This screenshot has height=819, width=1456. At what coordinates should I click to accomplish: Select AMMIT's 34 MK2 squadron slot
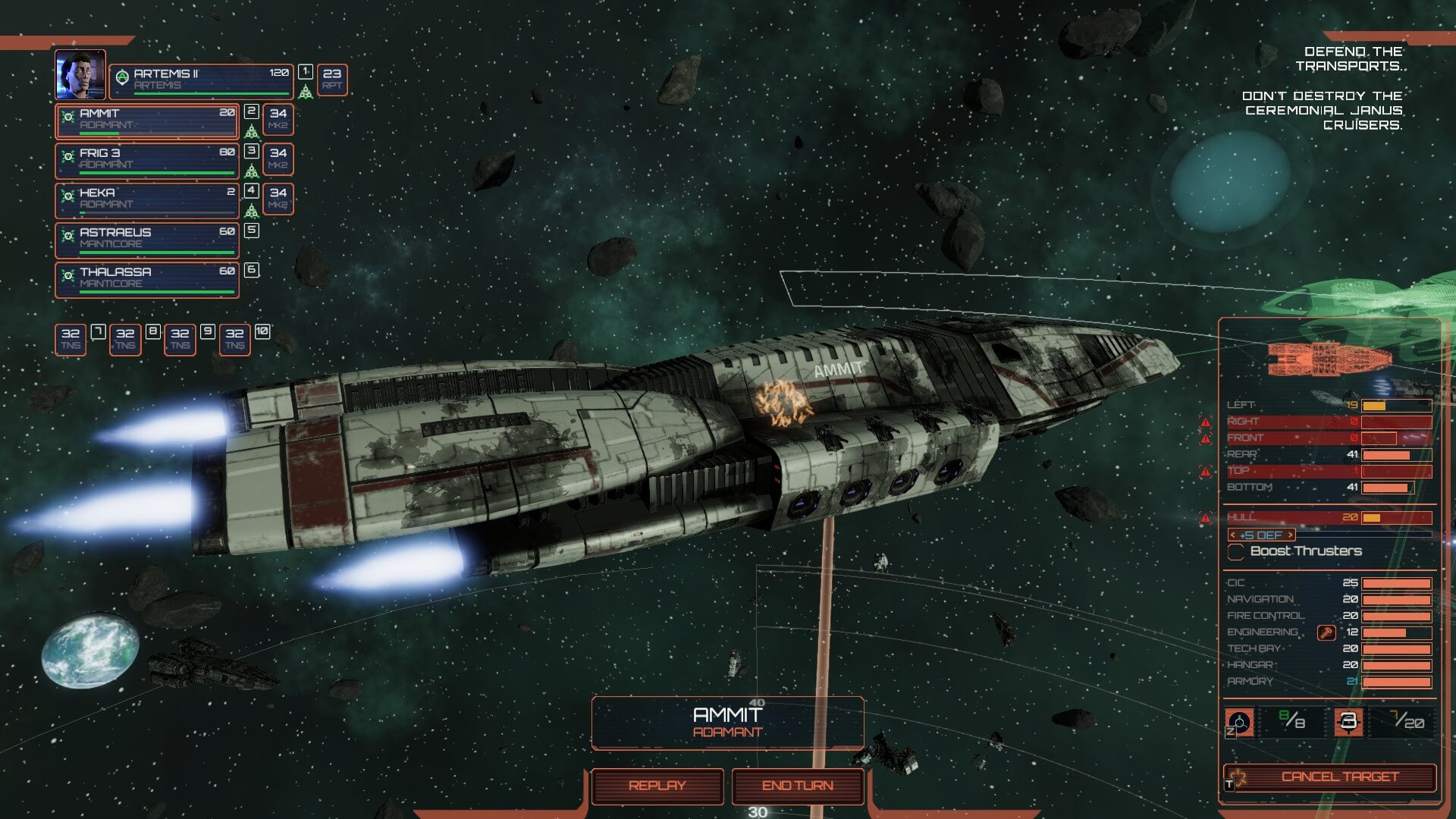pyautogui.click(x=278, y=119)
